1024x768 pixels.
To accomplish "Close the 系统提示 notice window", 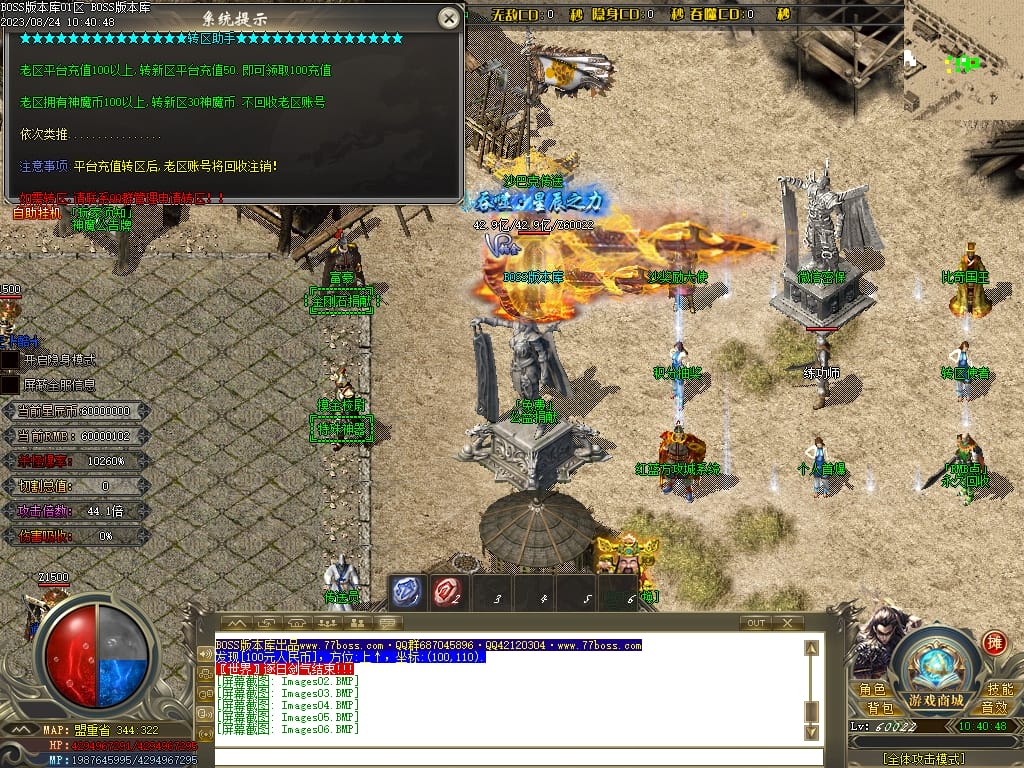I will pos(450,18).
